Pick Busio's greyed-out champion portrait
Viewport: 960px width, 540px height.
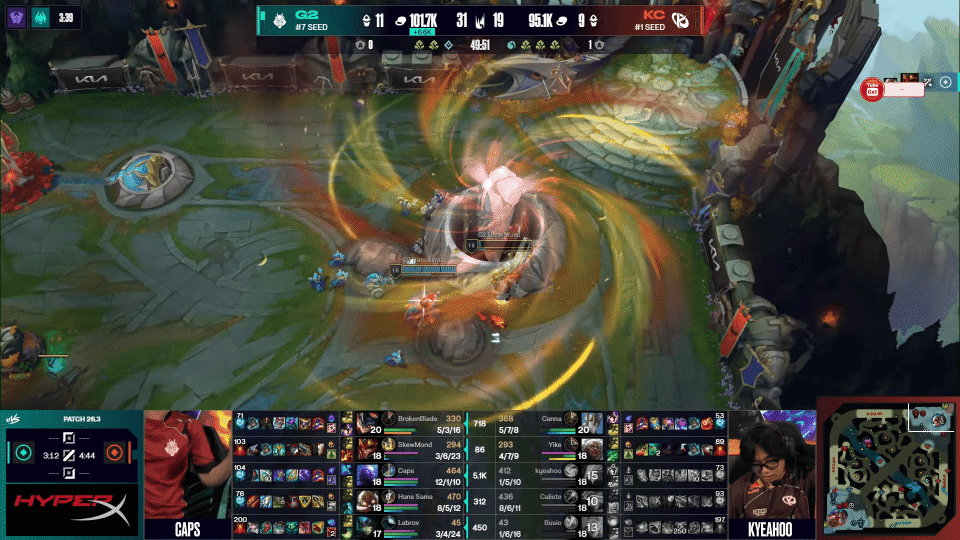point(592,523)
